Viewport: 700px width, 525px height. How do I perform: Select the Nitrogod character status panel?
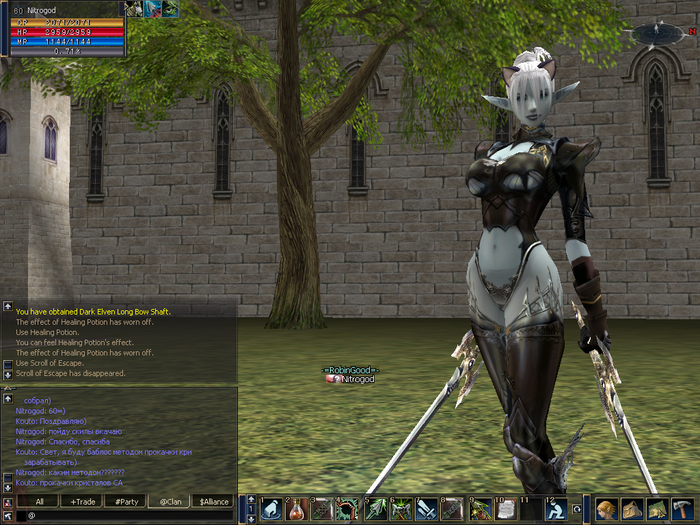click(x=62, y=30)
